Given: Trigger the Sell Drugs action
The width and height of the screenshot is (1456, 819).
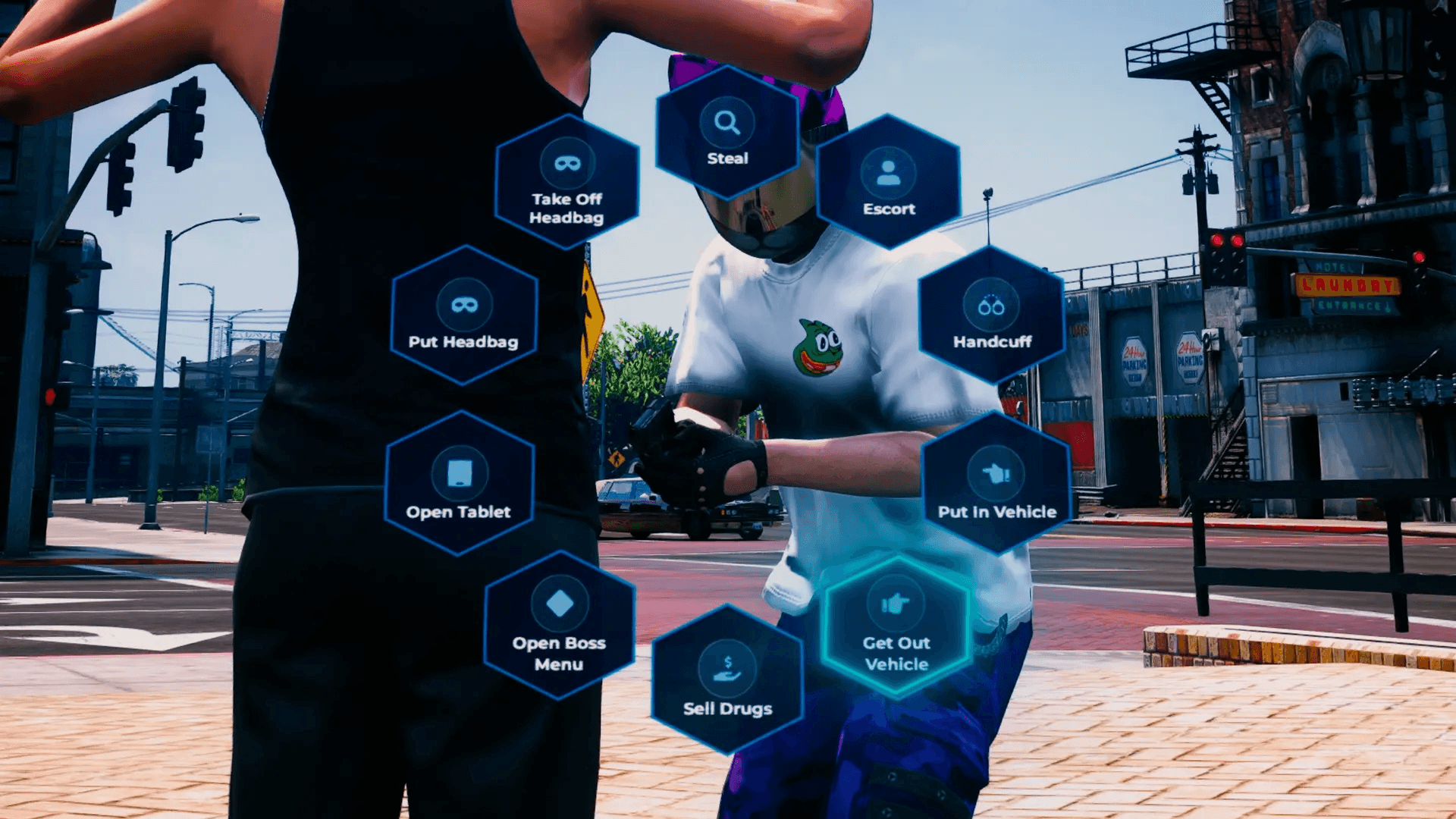Looking at the screenshot, I should pos(728,682).
